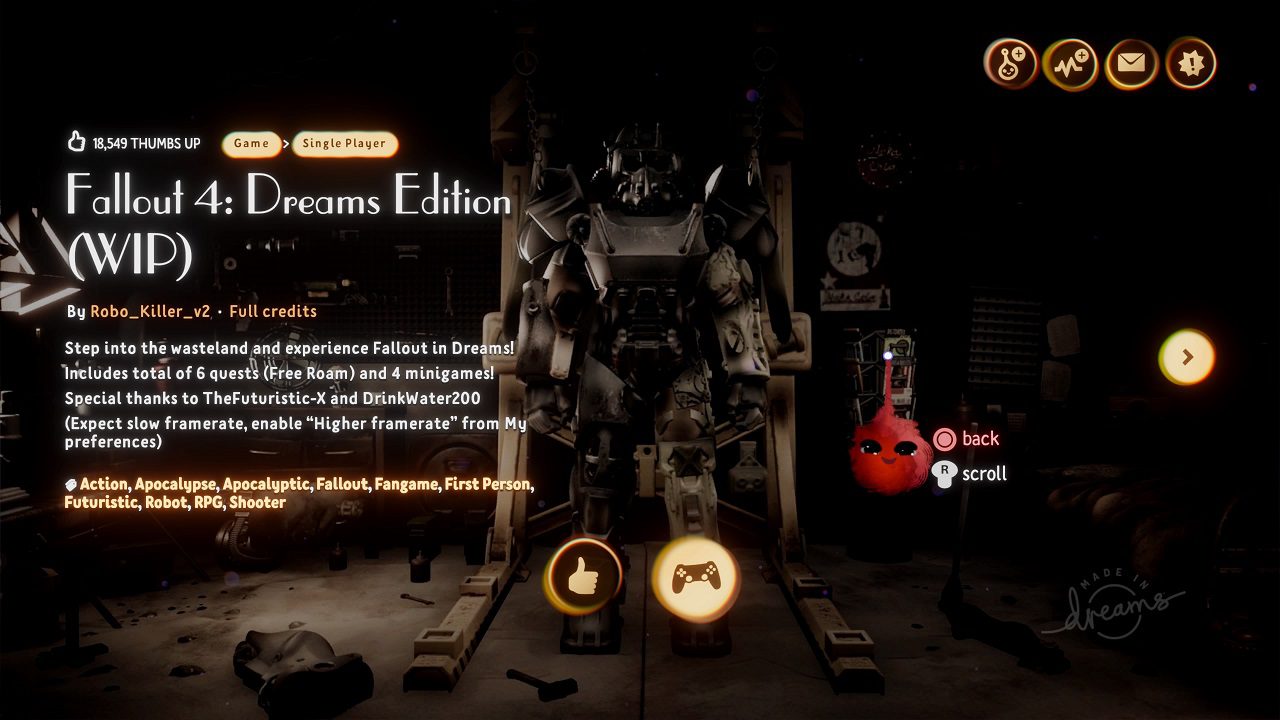This screenshot has height=720, width=1280.
Task: Open the Fangame tag
Action: click(407, 484)
